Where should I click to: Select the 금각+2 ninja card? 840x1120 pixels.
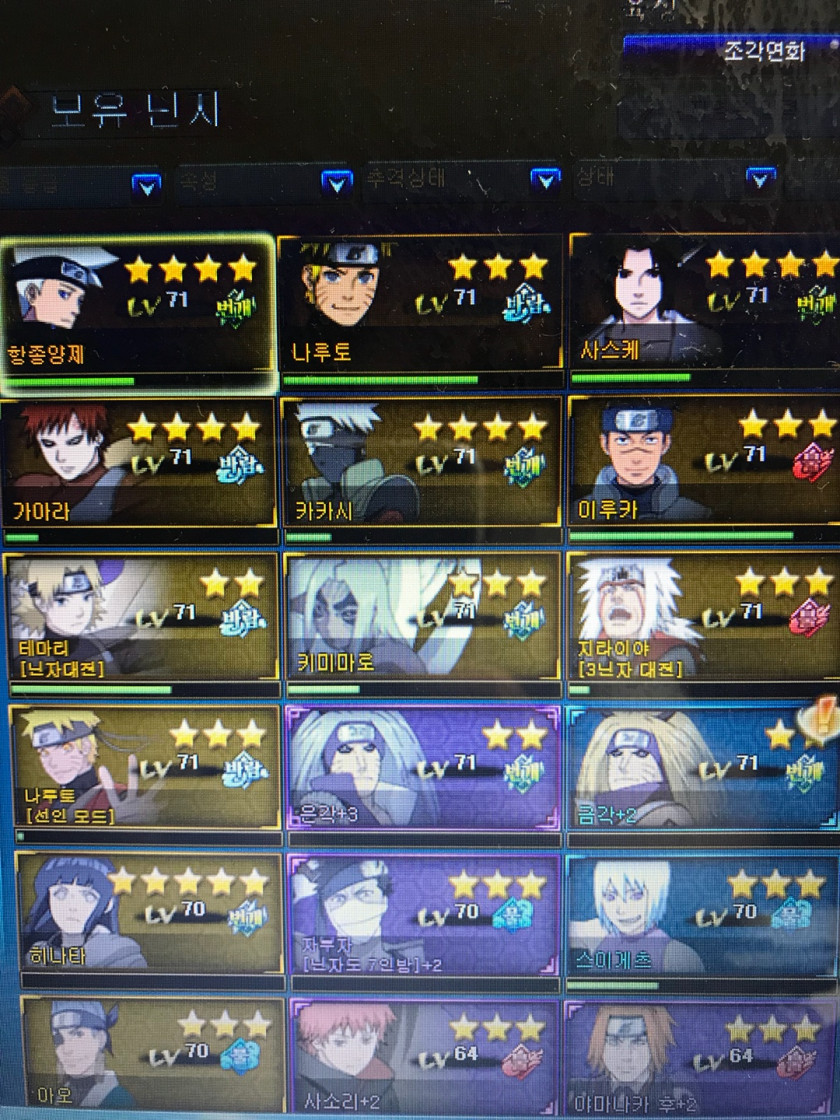click(704, 768)
